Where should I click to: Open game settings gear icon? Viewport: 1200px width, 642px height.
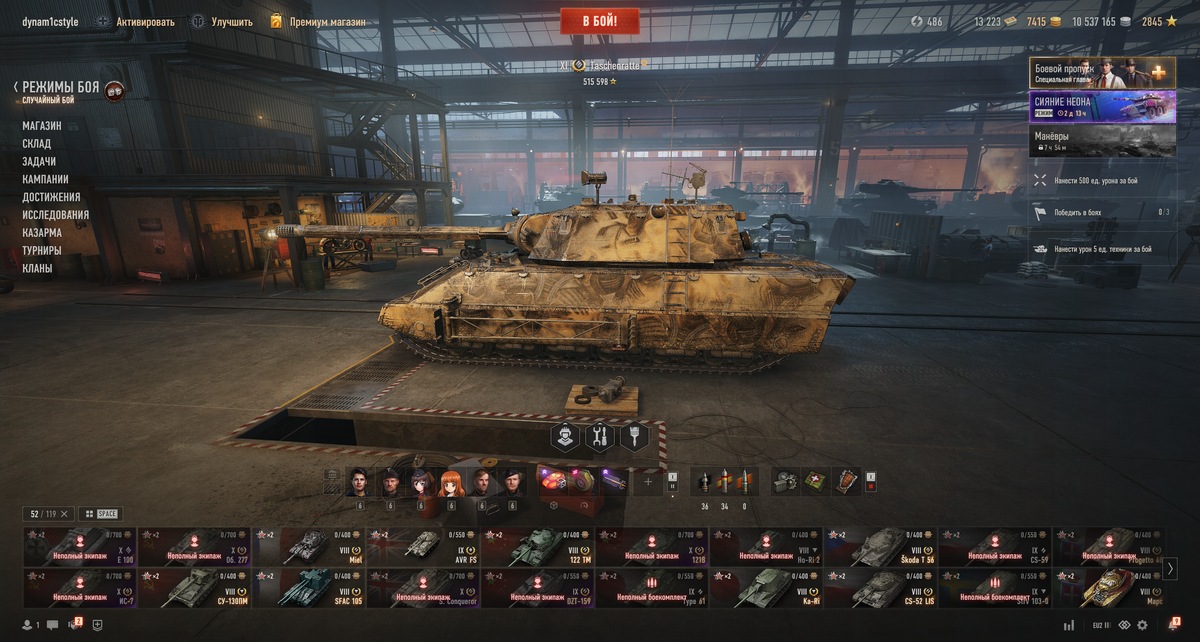(1142, 625)
